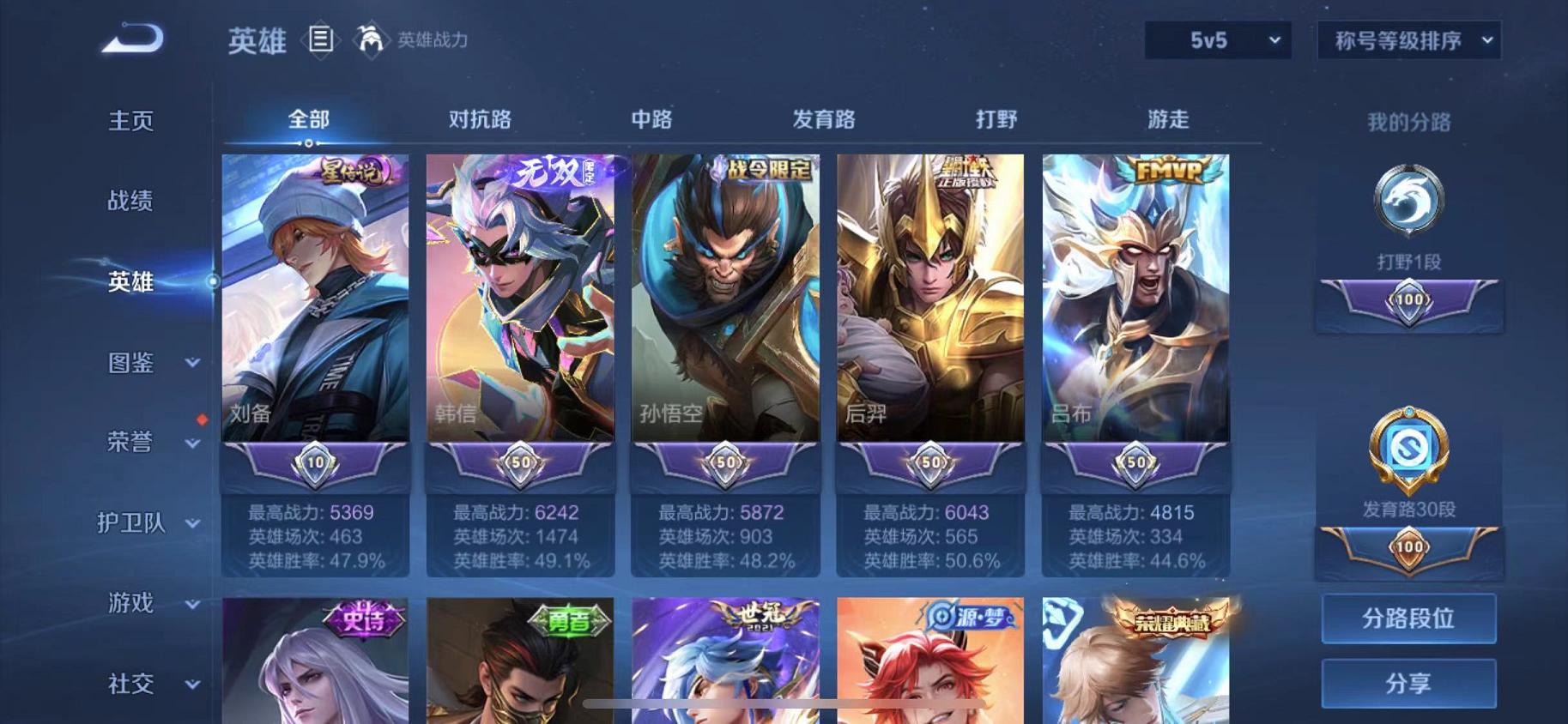Switch to the 对抗路 tab
Image resolution: width=1568 pixels, height=724 pixels.
pyautogui.click(x=478, y=120)
